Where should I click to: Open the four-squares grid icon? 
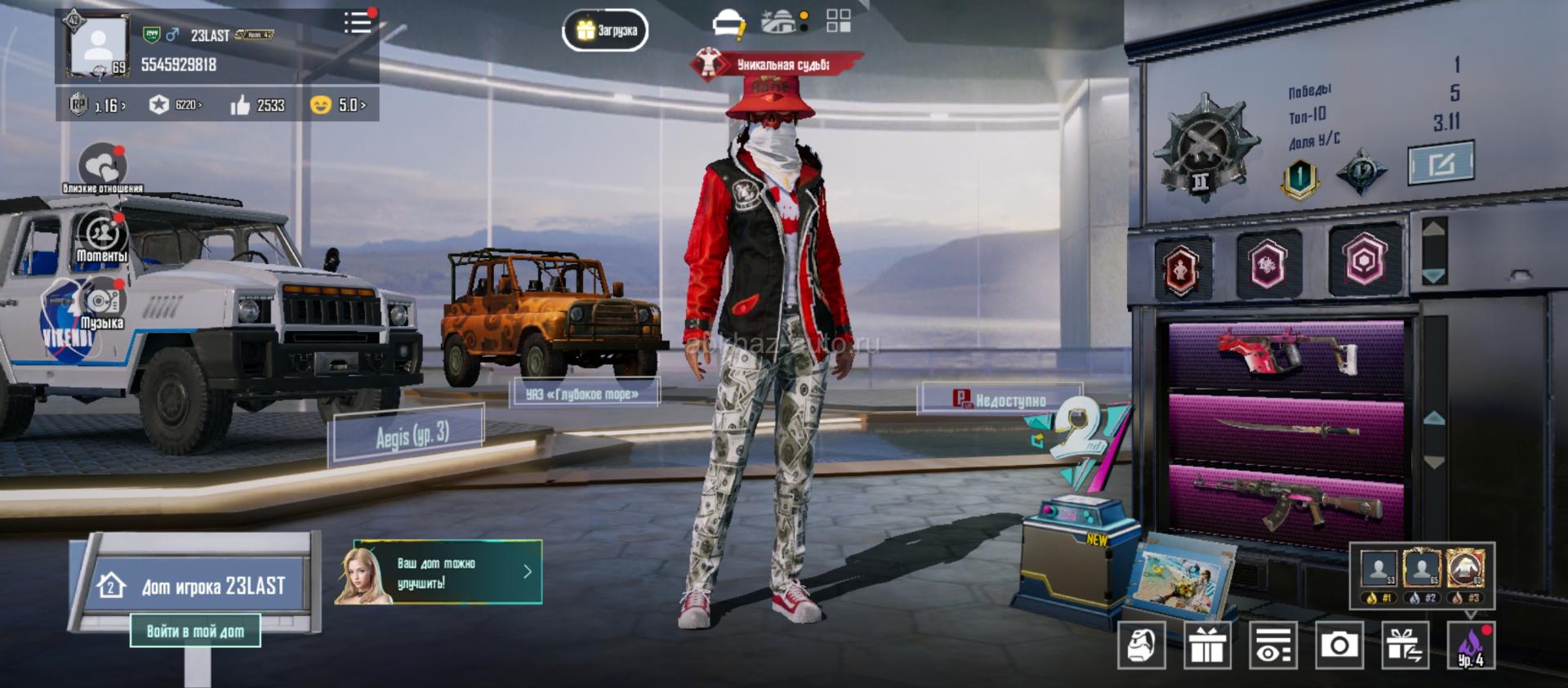pos(838,21)
